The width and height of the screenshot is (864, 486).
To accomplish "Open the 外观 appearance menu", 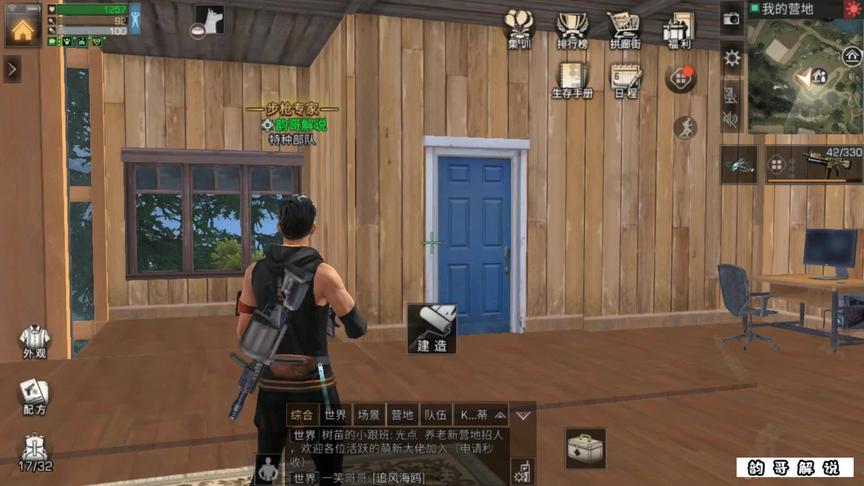I will point(34,340).
